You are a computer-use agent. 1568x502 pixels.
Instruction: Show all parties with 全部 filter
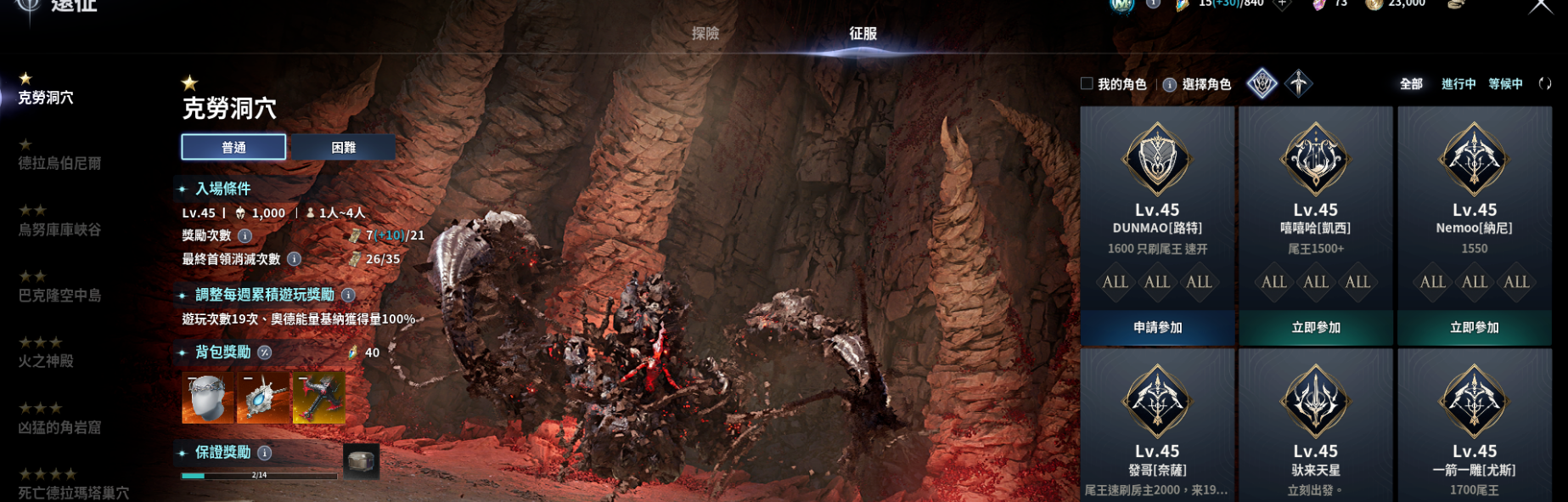[x=1411, y=83]
